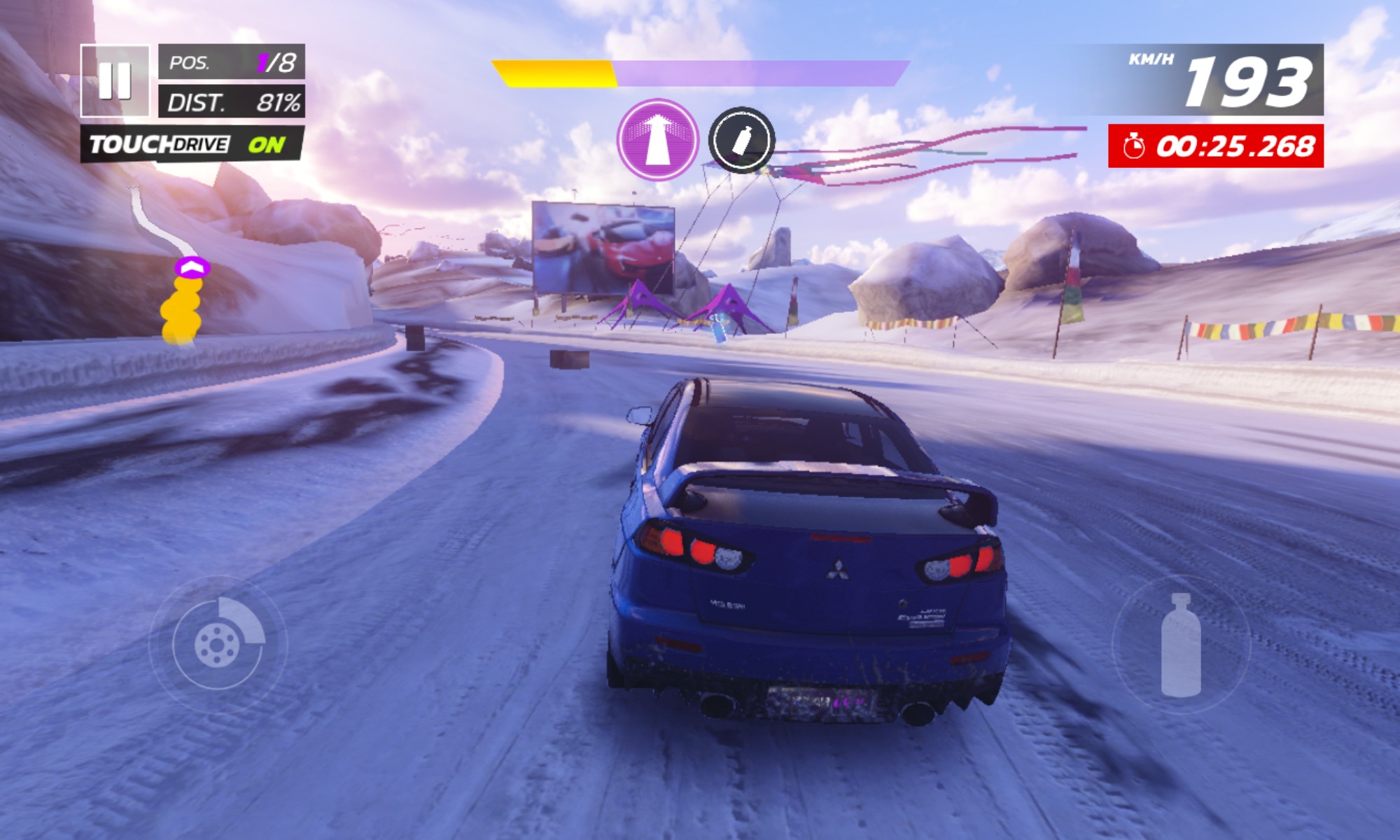The width and height of the screenshot is (1400, 840).
Task: Select the purple ramp route icon
Action: coord(657,139)
